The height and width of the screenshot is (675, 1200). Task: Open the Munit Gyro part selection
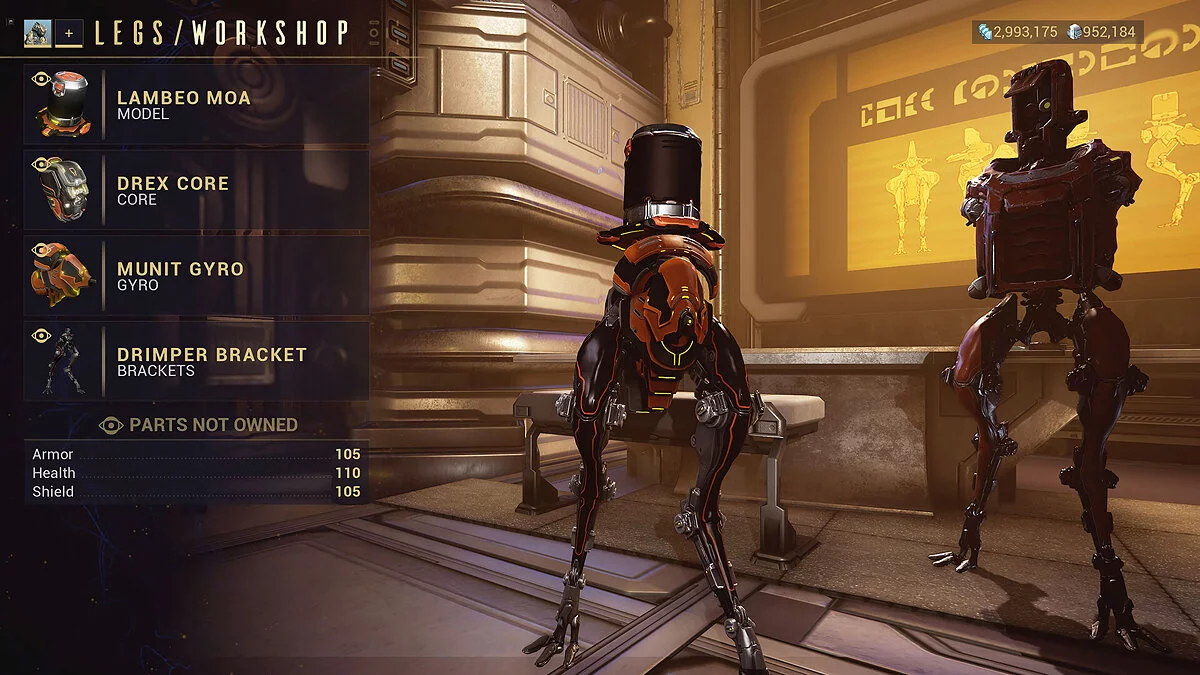click(197, 275)
